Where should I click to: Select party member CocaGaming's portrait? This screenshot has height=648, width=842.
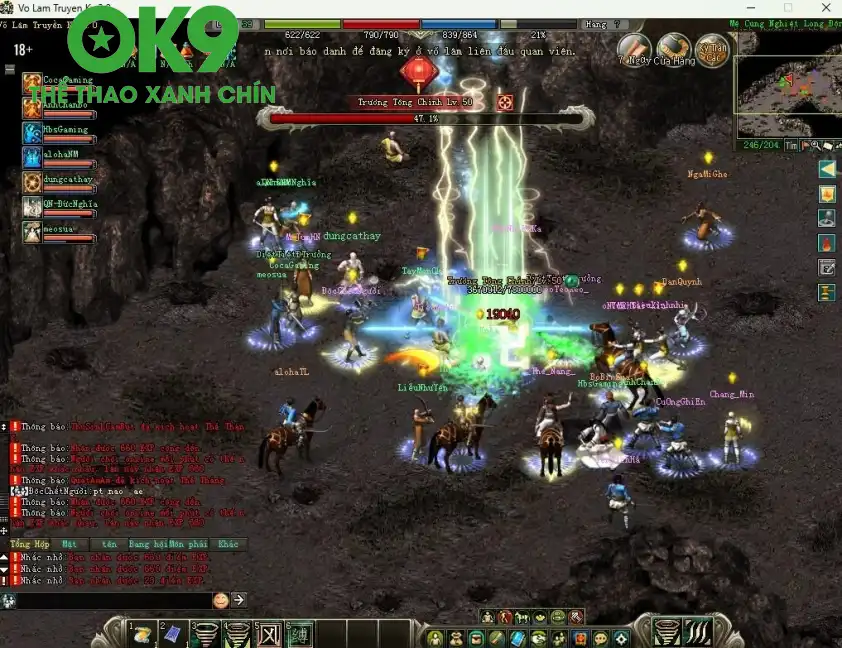[31, 84]
